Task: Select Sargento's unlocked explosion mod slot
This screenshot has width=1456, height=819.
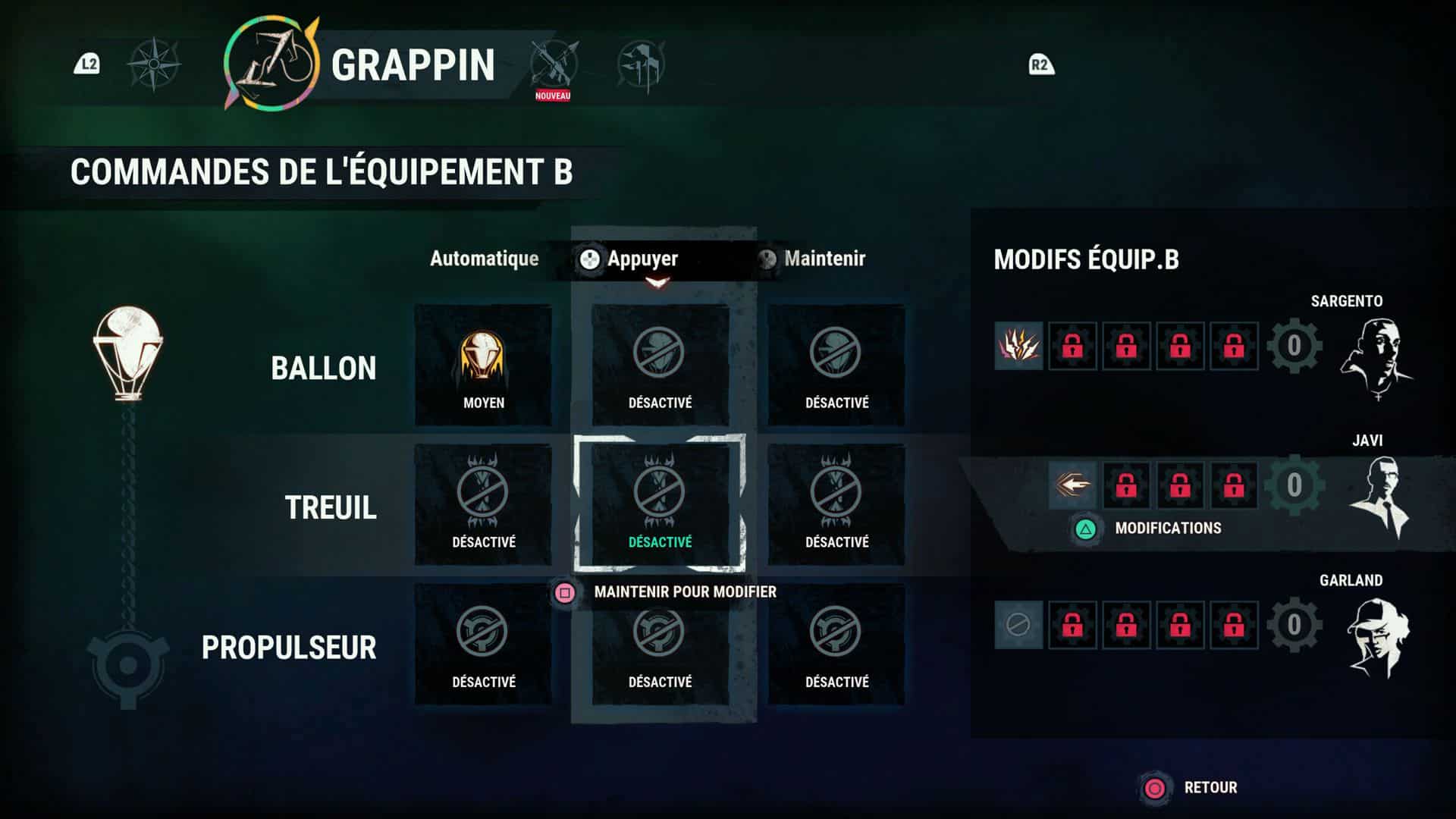Action: point(1018,346)
